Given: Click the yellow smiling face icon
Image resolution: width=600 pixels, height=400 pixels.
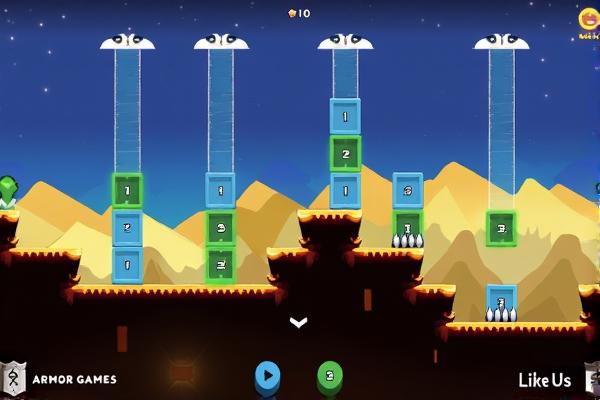Looking at the screenshot, I should (x=588, y=20).
